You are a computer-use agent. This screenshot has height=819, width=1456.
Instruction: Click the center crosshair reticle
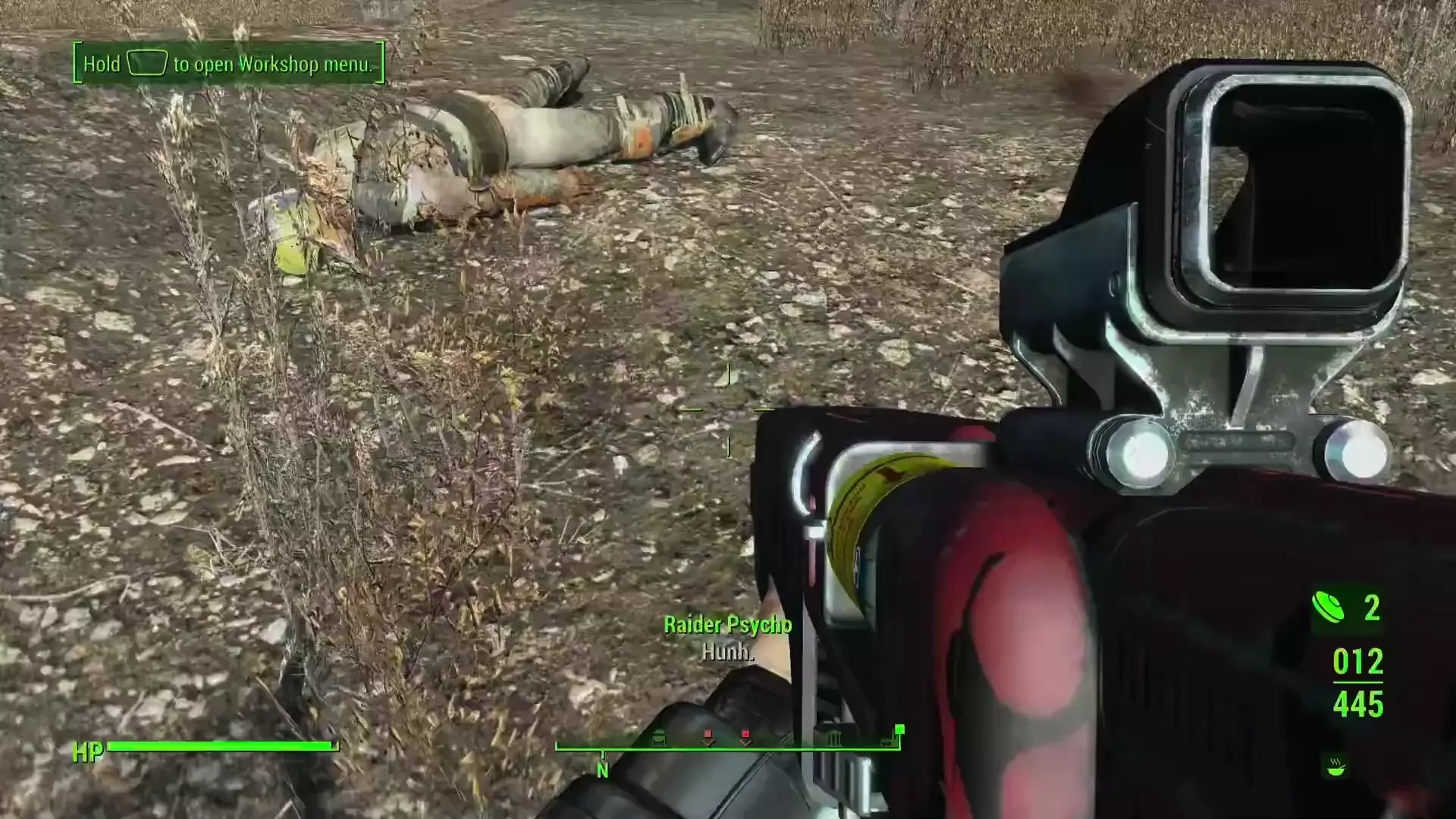coord(730,409)
